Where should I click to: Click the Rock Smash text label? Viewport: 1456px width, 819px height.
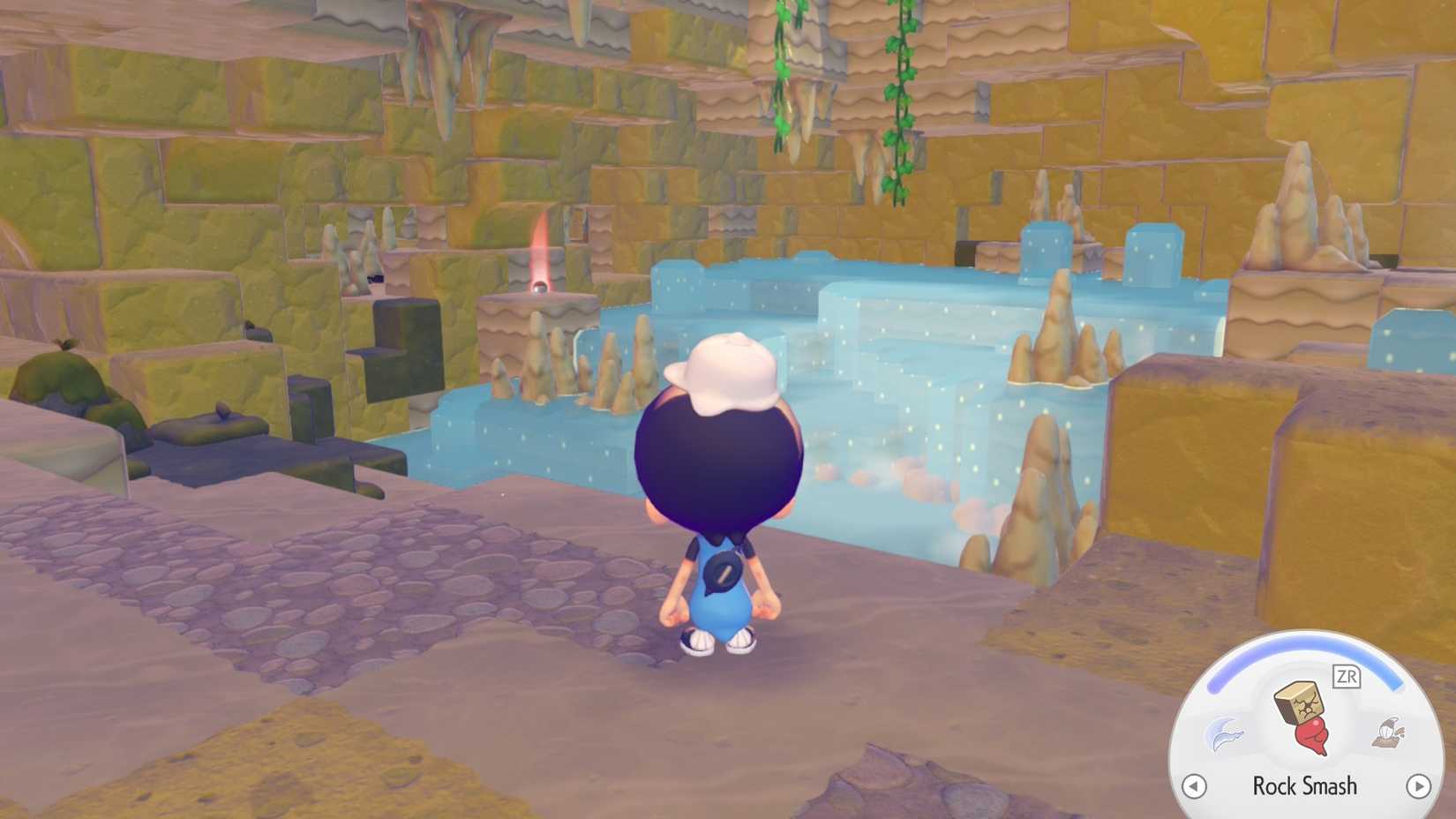click(1304, 785)
